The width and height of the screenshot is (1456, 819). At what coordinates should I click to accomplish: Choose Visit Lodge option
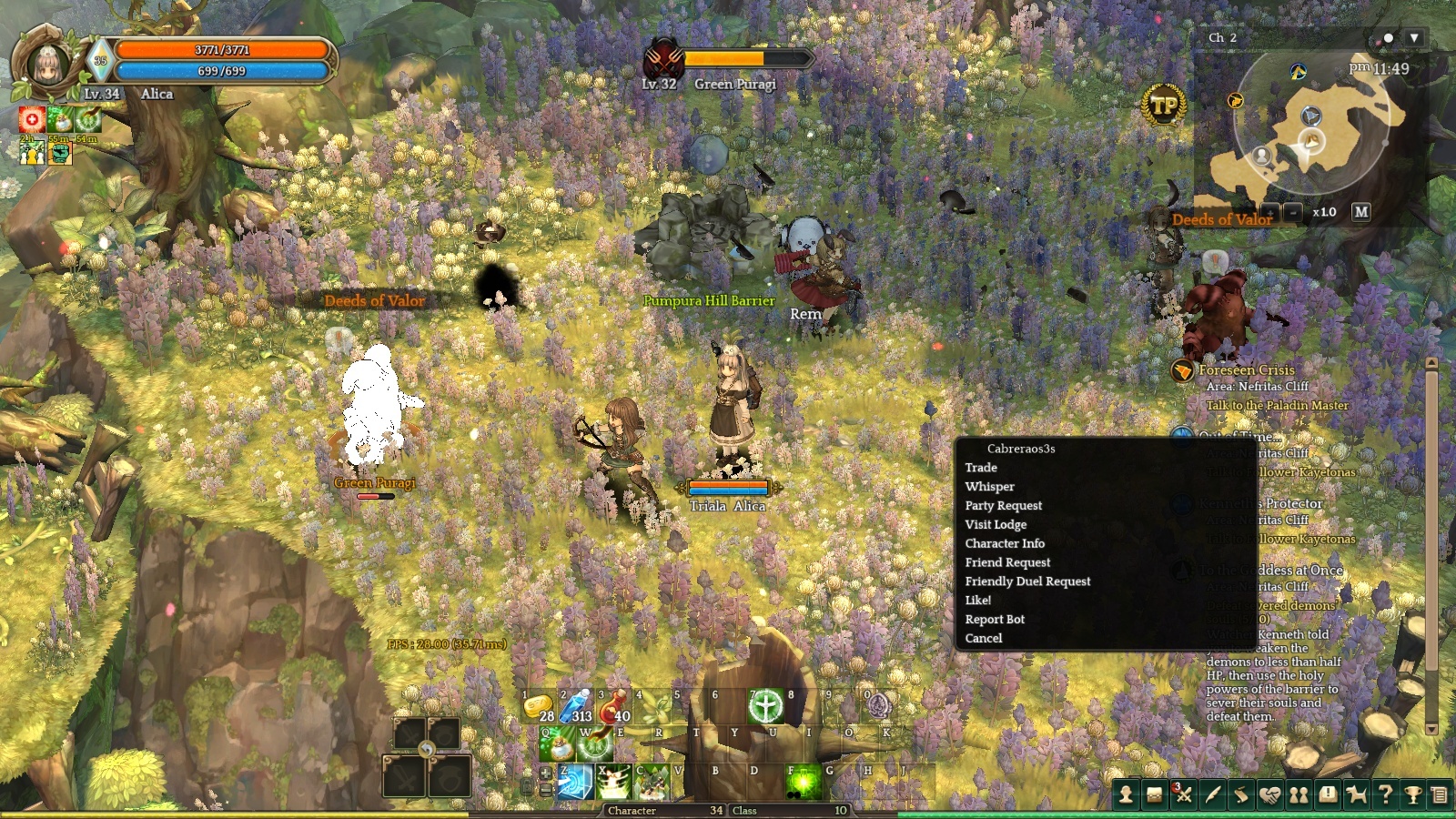coord(996,525)
